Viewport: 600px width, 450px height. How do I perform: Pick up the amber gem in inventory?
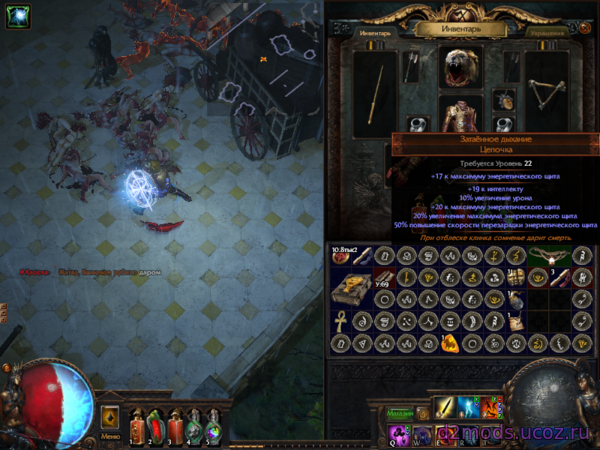pyautogui.click(x=451, y=344)
